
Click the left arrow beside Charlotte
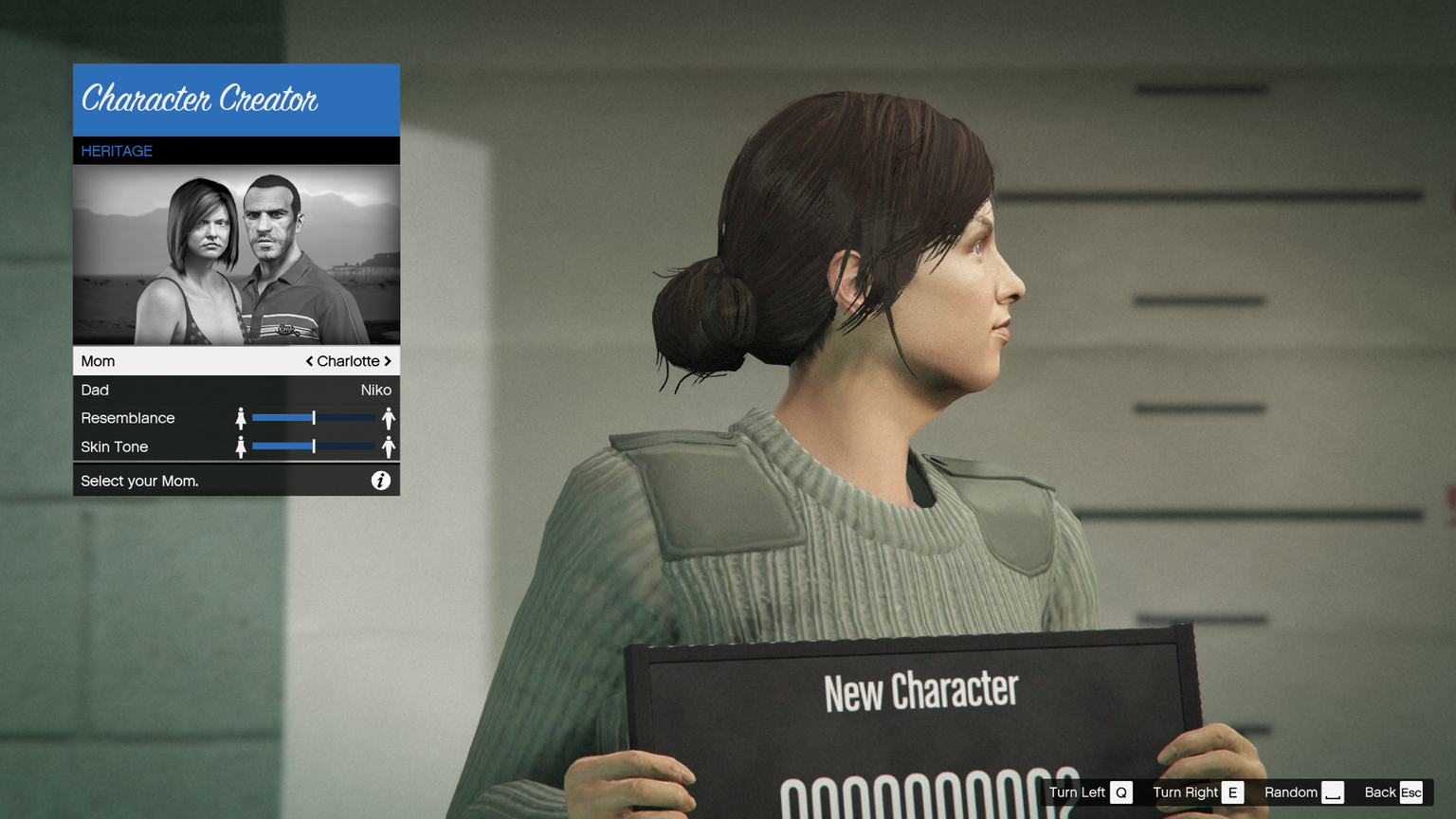point(309,361)
